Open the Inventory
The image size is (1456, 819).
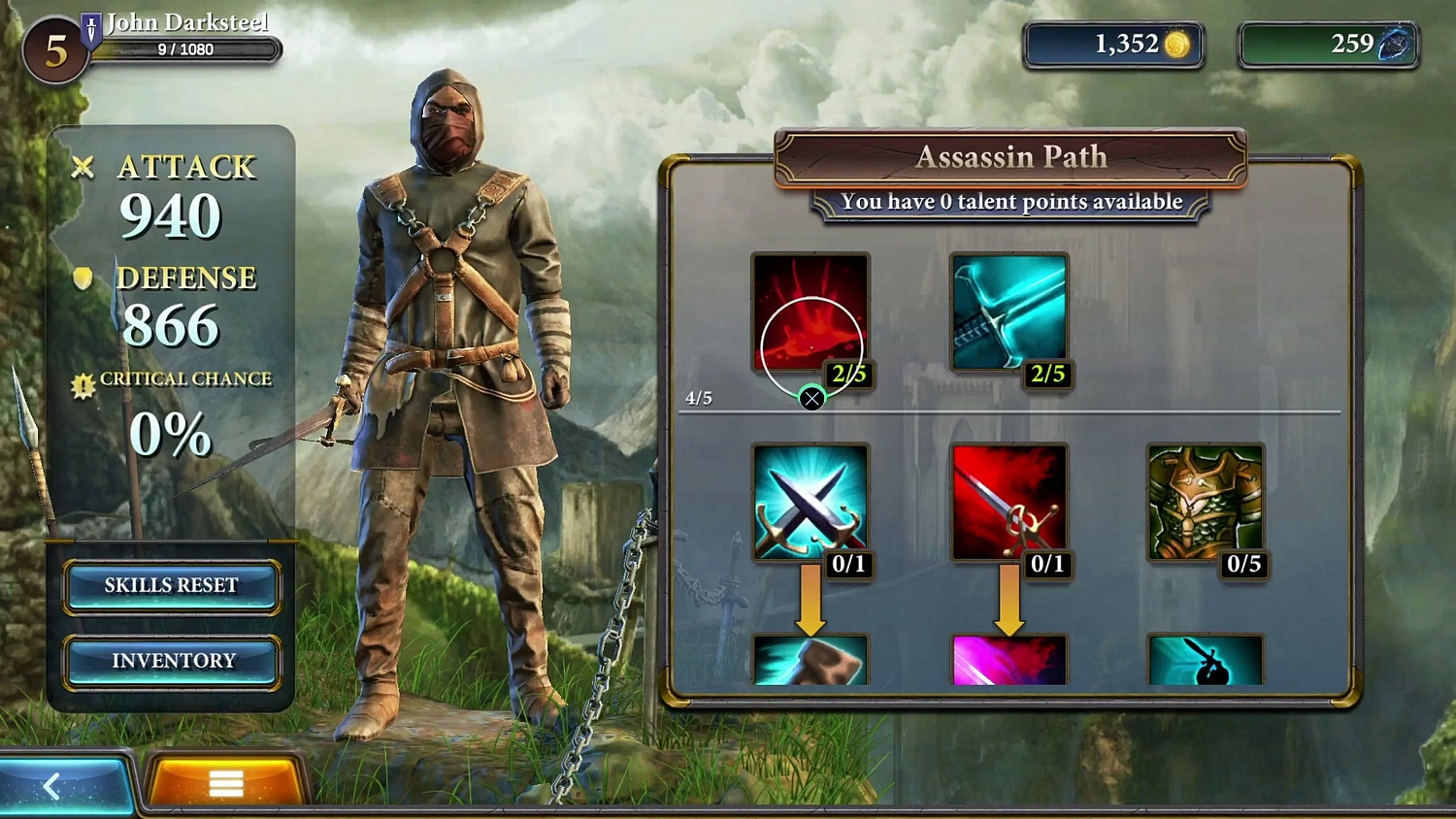coord(172,661)
